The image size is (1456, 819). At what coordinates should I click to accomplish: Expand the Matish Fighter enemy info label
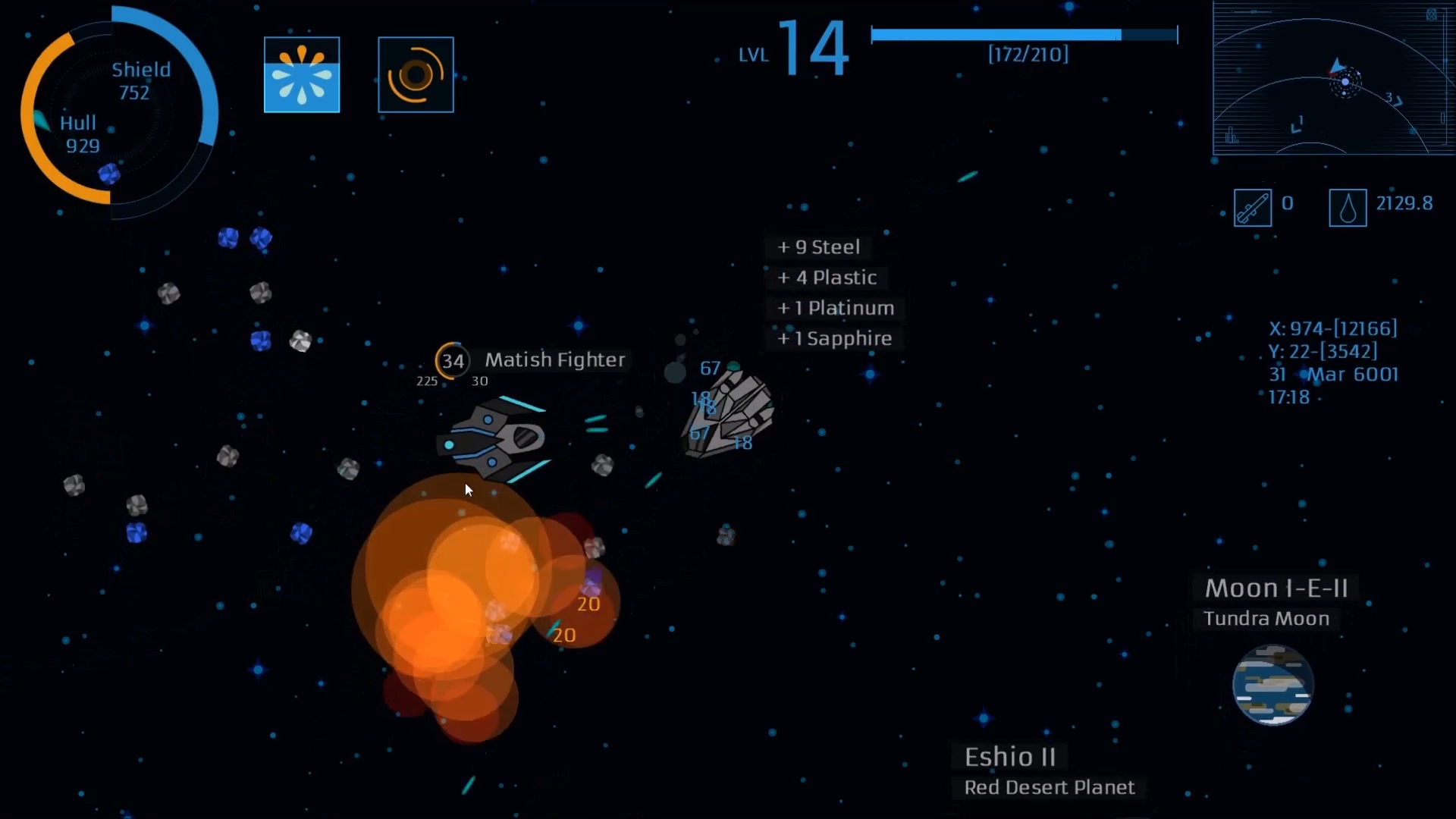(x=555, y=360)
